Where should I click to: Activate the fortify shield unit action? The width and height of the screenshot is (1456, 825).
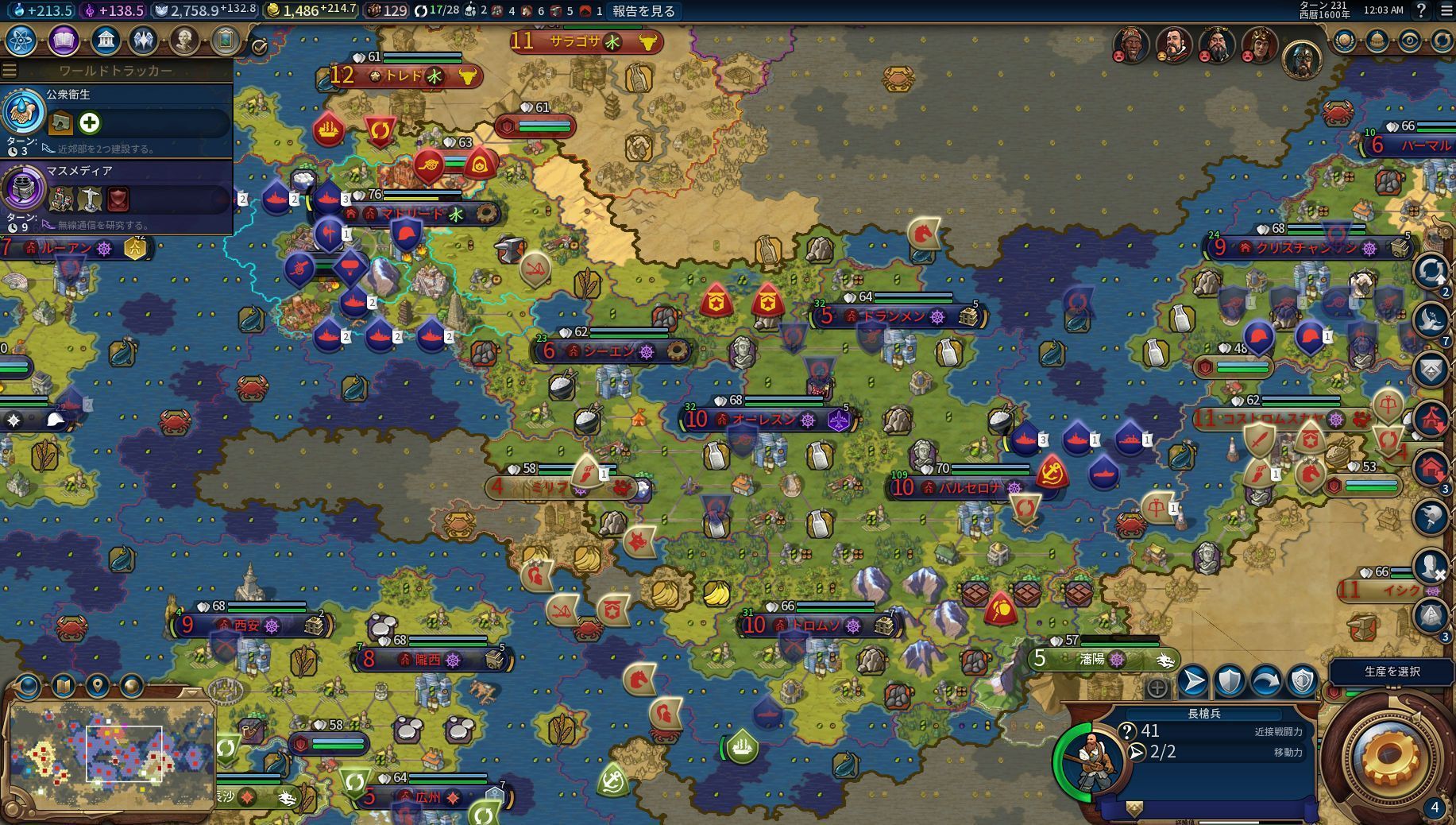click(1230, 681)
